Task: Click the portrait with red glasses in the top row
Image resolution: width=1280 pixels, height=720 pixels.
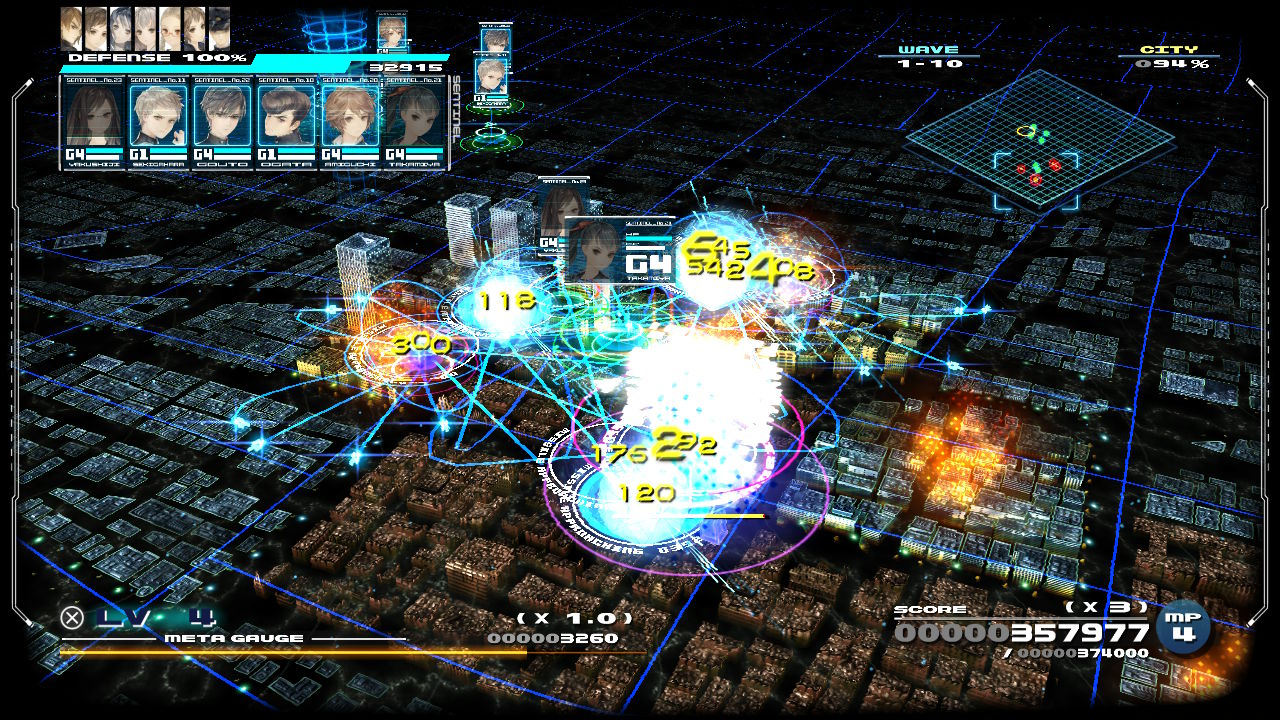Action: (x=170, y=27)
